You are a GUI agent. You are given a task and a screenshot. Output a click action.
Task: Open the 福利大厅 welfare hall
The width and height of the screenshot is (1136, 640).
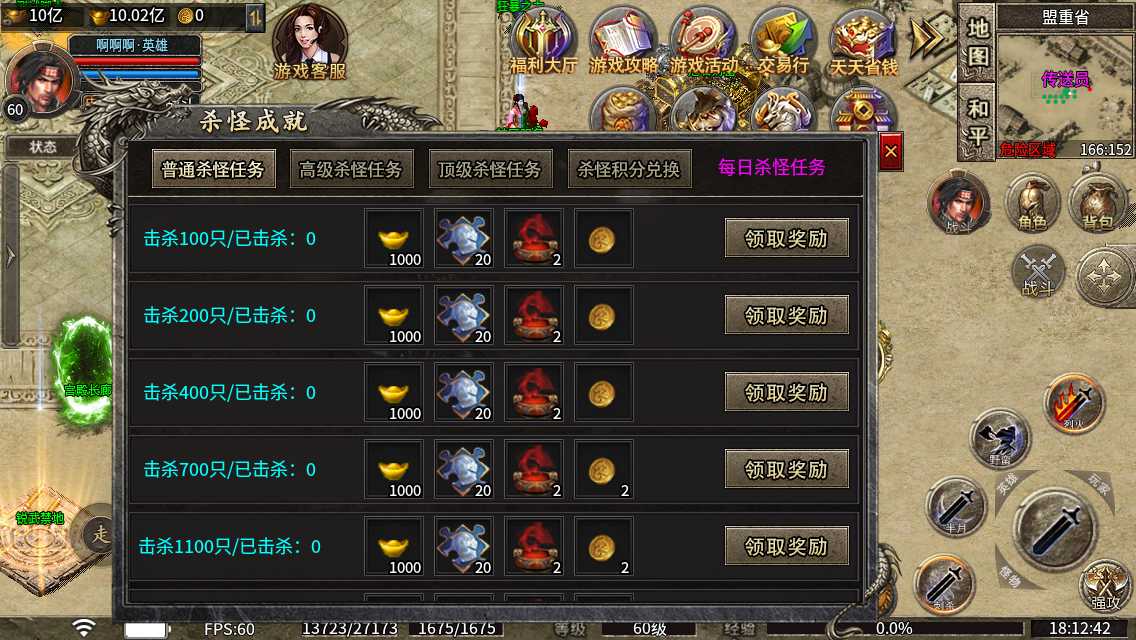543,41
